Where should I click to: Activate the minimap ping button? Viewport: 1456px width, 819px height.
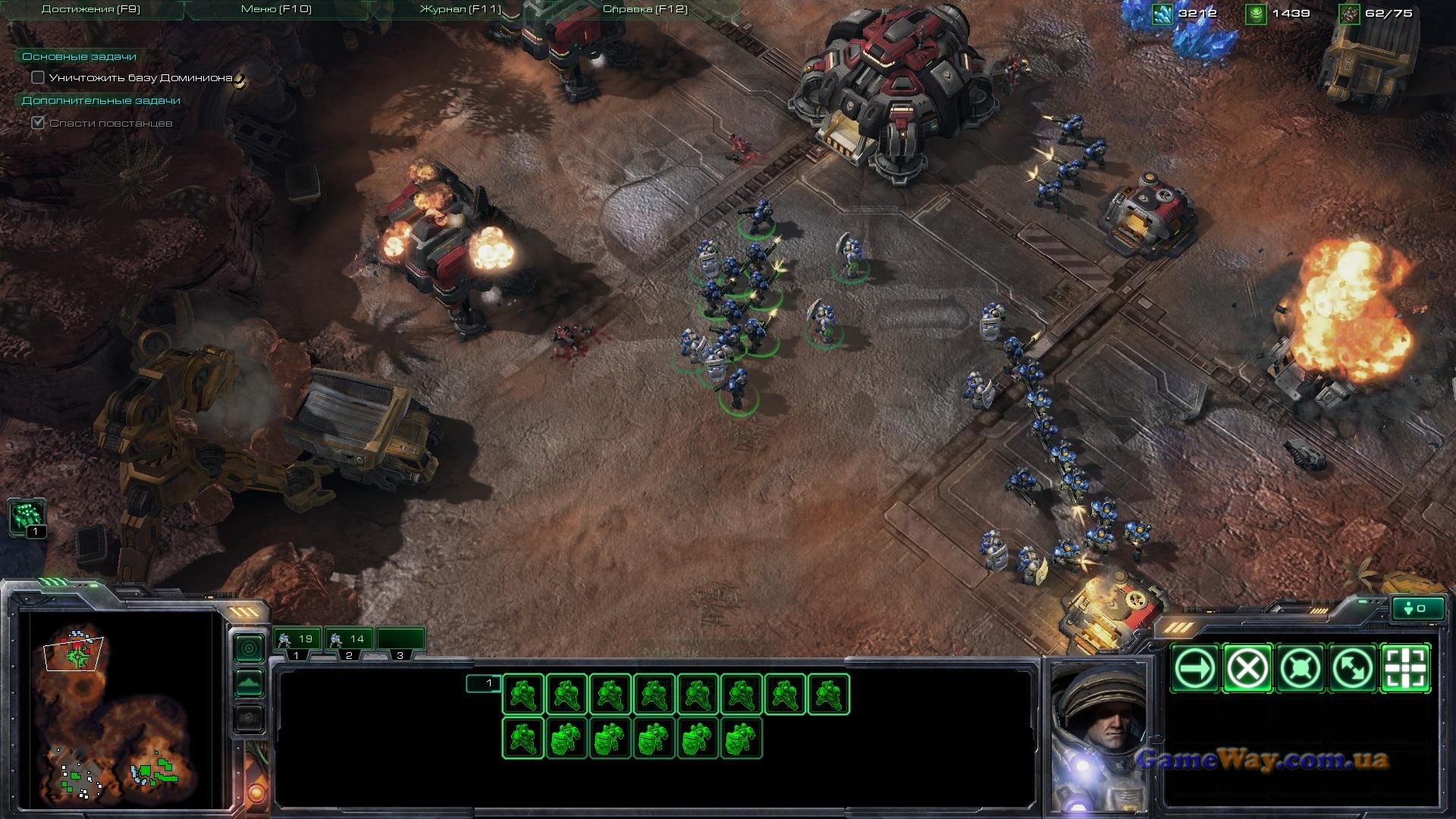coord(249,648)
